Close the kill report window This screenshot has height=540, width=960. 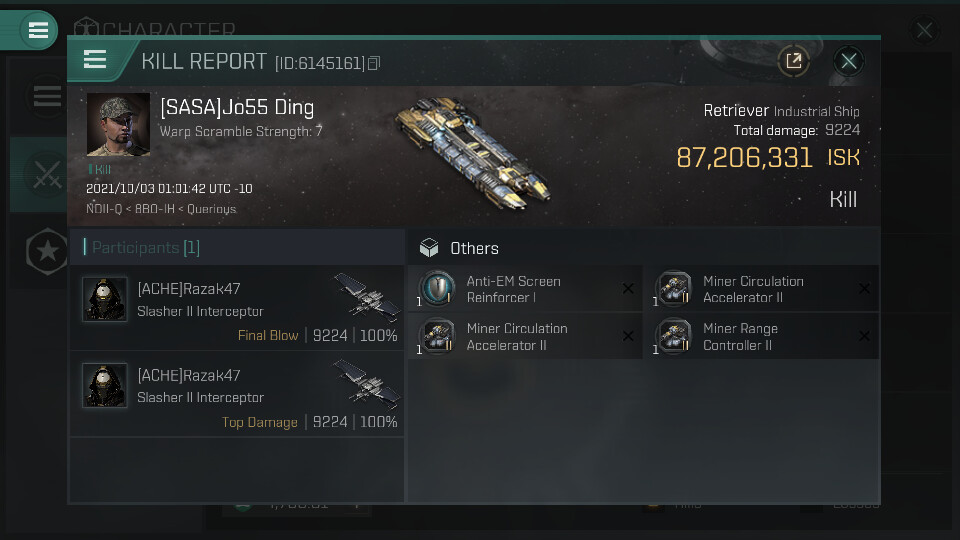coord(849,61)
